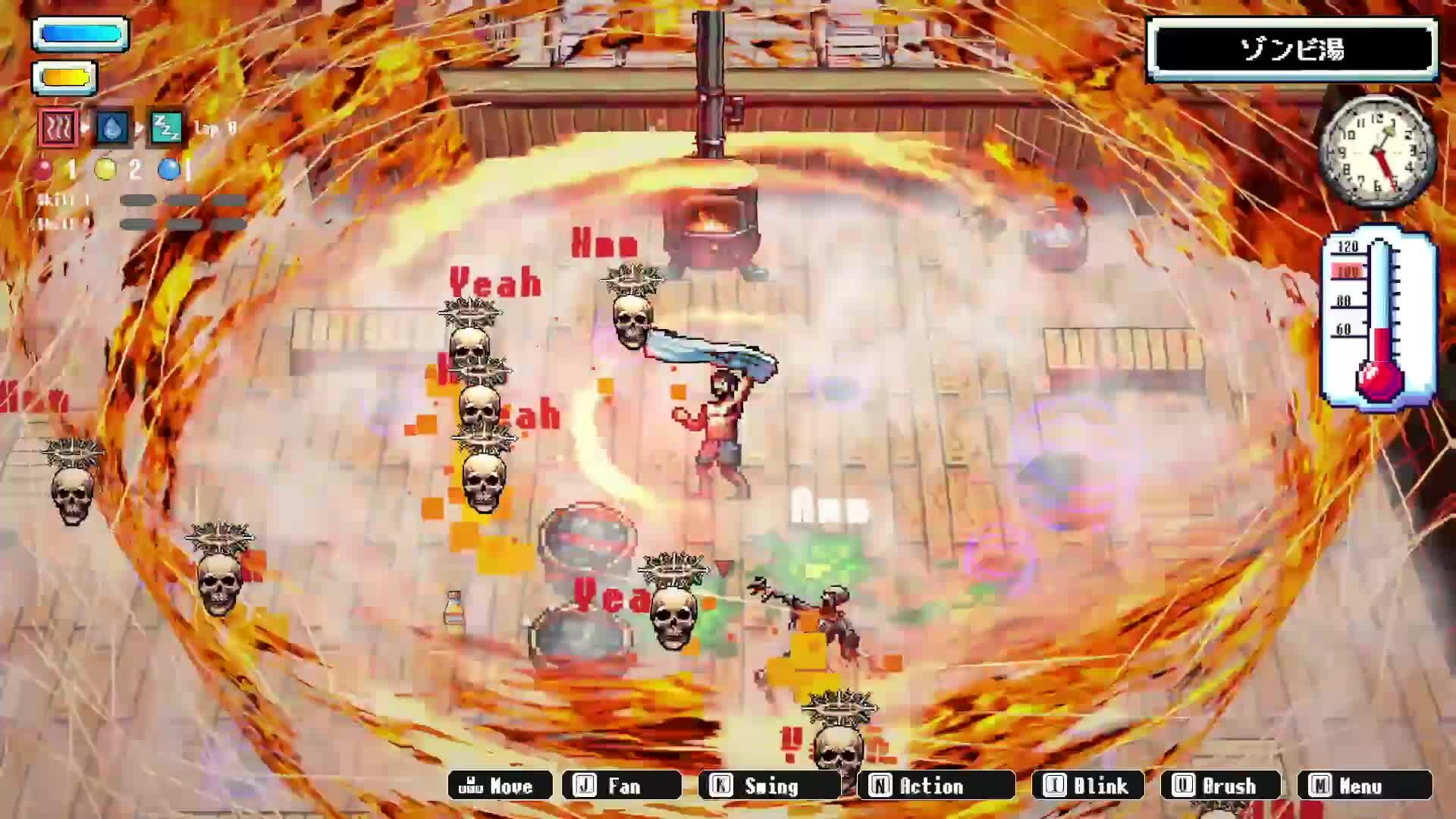Click the water droplet phase icon
The height and width of the screenshot is (819, 1456).
coord(112,127)
